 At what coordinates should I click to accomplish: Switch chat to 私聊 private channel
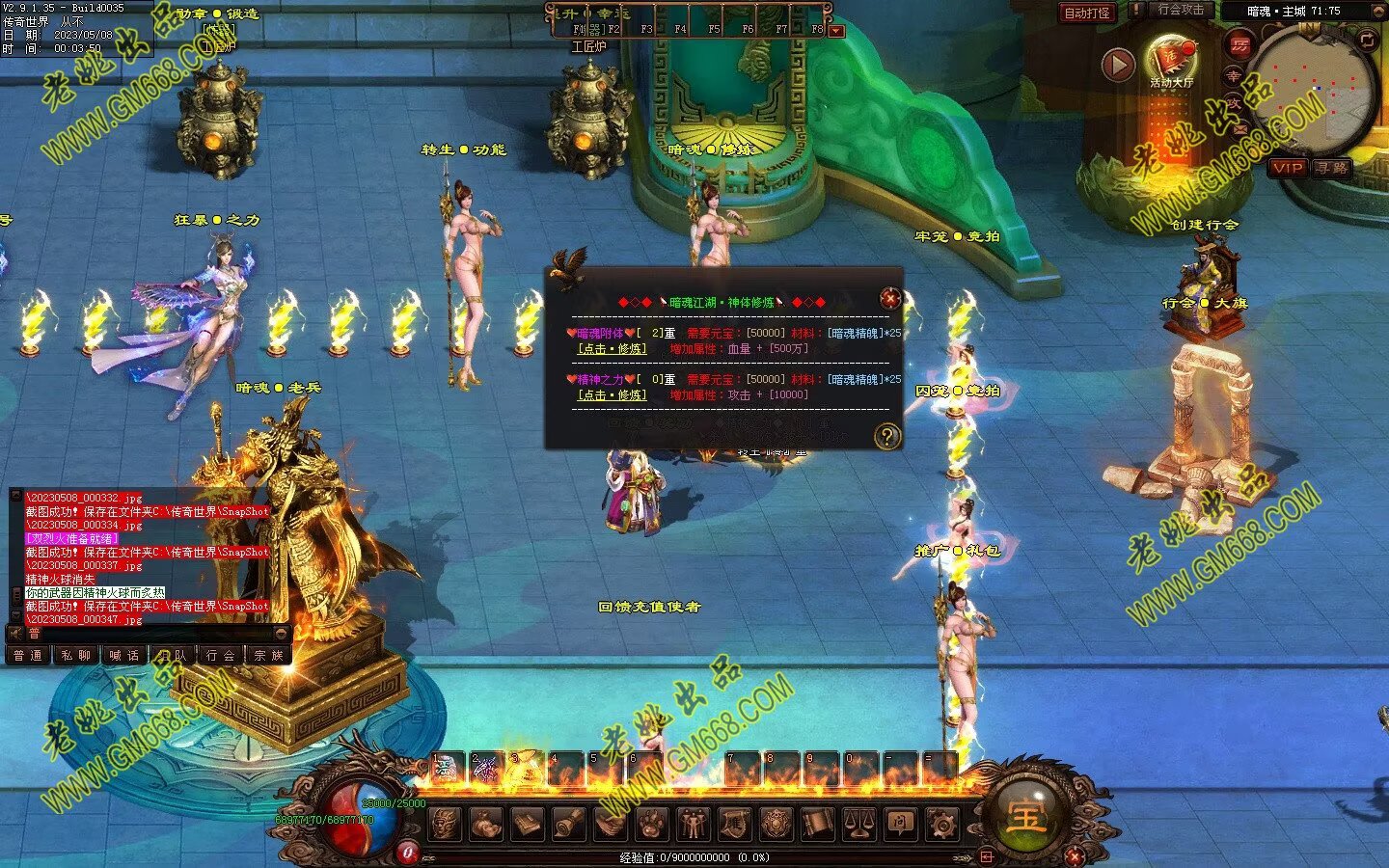tap(76, 656)
